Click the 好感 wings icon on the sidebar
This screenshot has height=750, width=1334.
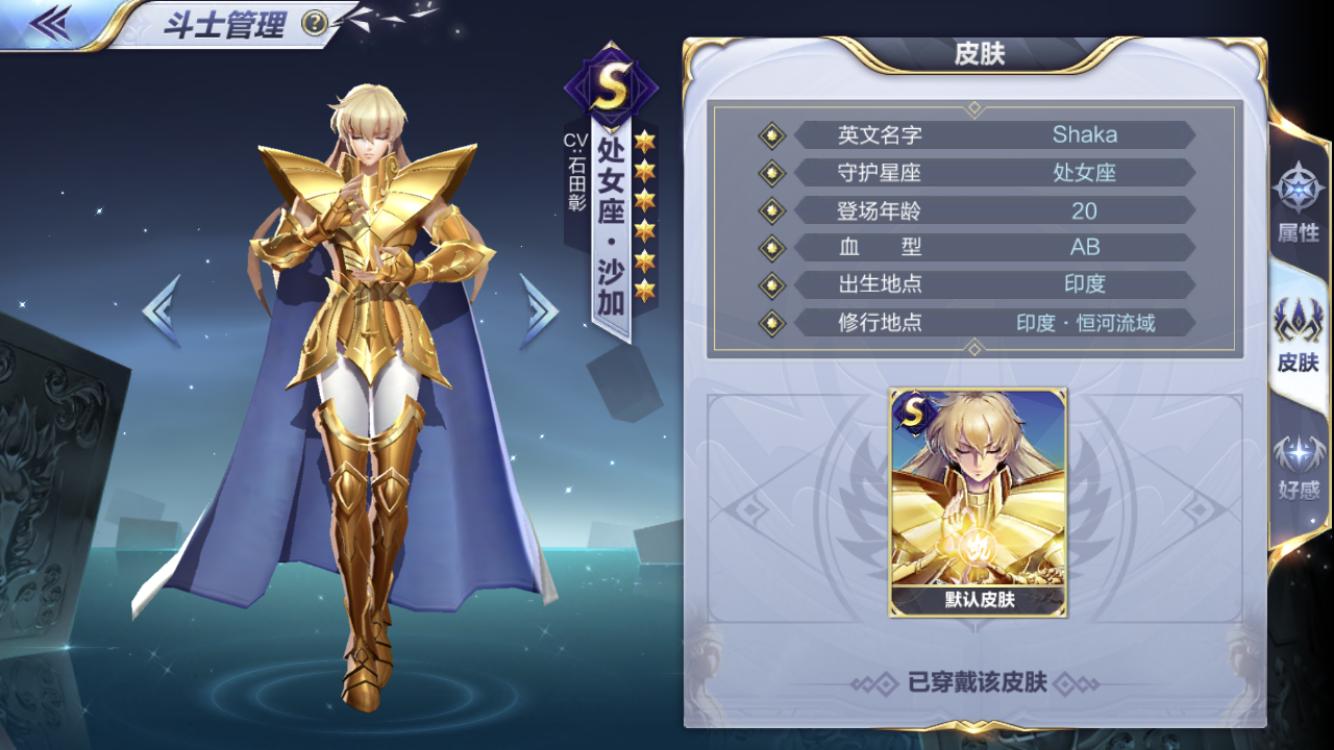click(1299, 448)
